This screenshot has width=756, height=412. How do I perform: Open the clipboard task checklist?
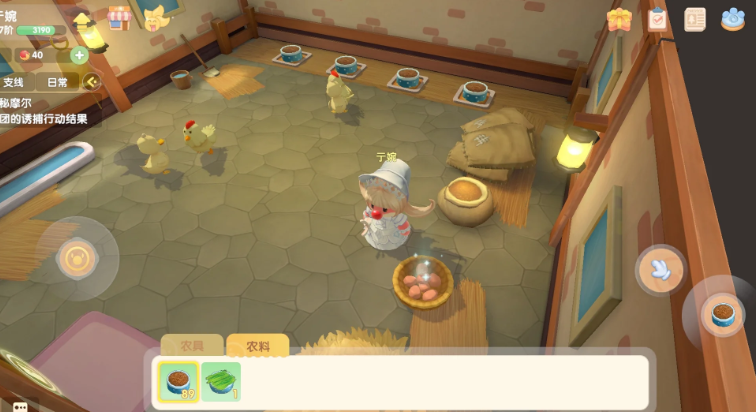657,19
